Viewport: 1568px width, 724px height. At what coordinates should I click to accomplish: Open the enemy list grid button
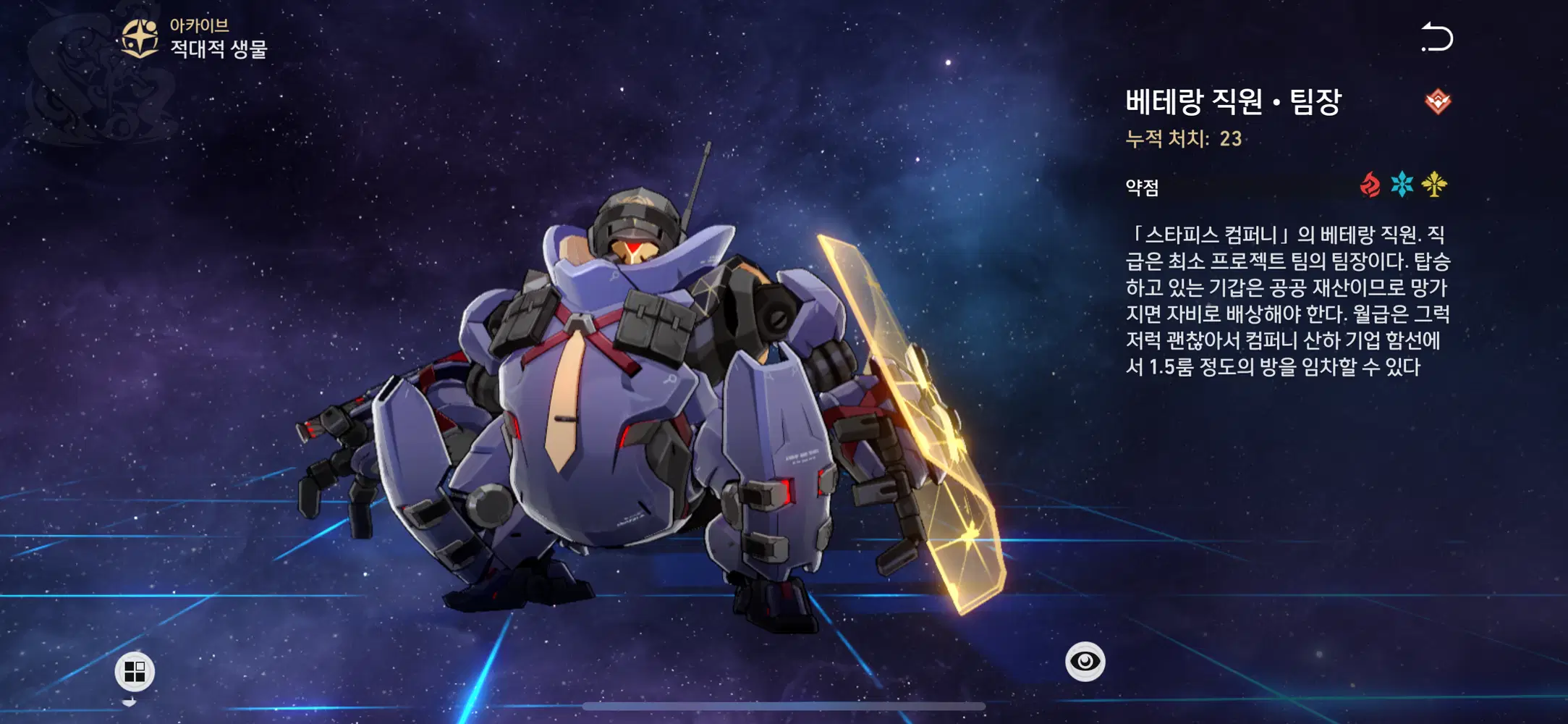click(135, 671)
